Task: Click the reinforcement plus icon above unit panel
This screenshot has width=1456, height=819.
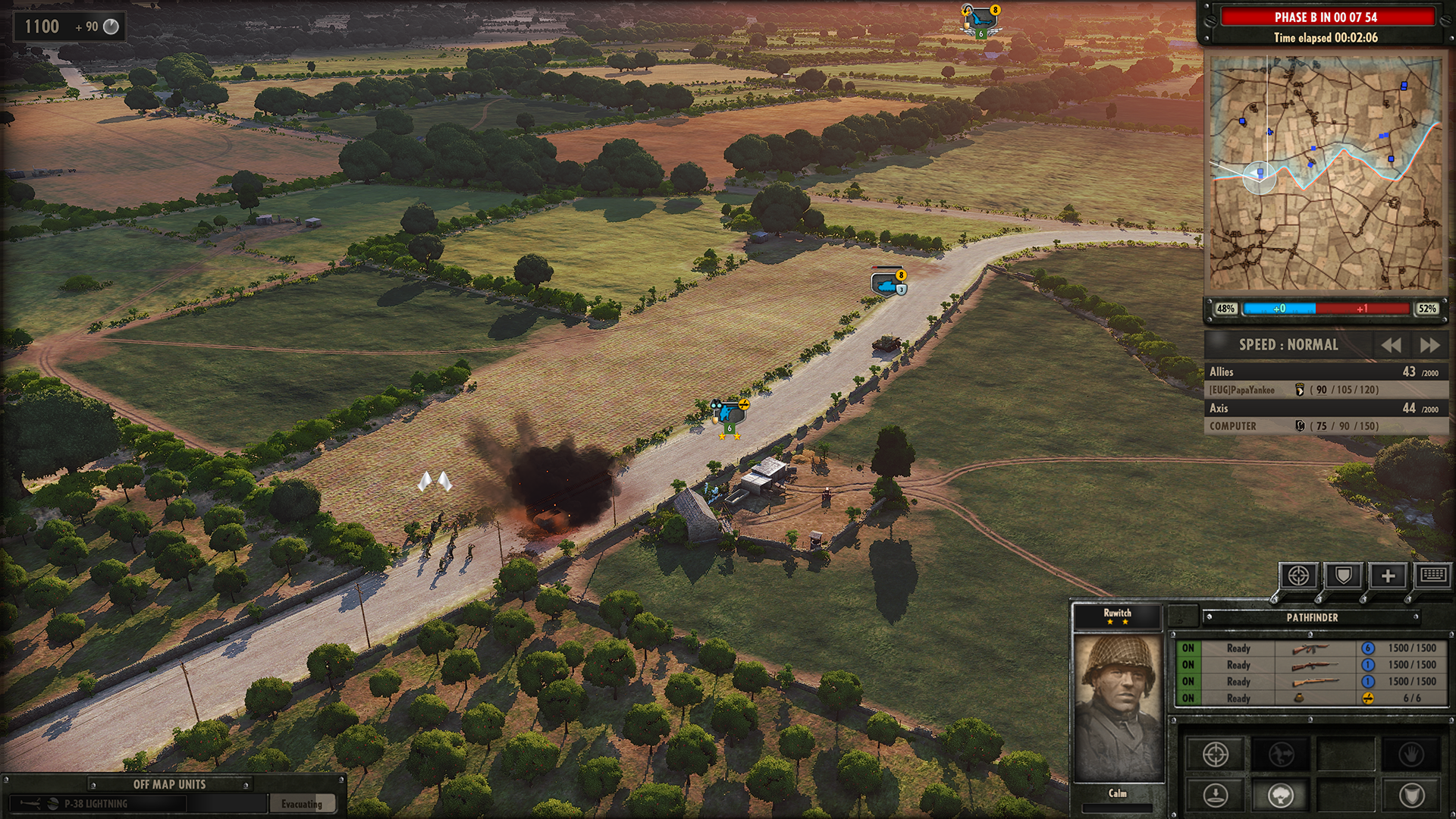Action: [1387, 574]
